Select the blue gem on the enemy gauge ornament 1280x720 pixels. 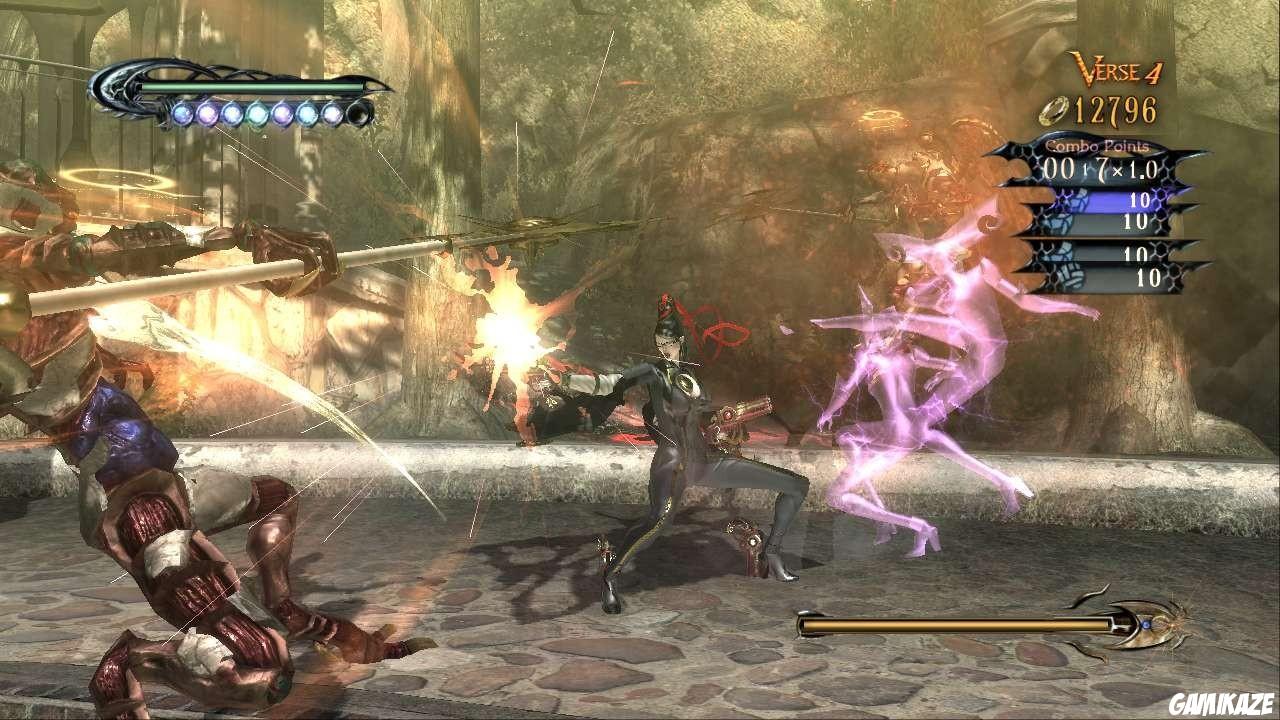(x=1146, y=623)
